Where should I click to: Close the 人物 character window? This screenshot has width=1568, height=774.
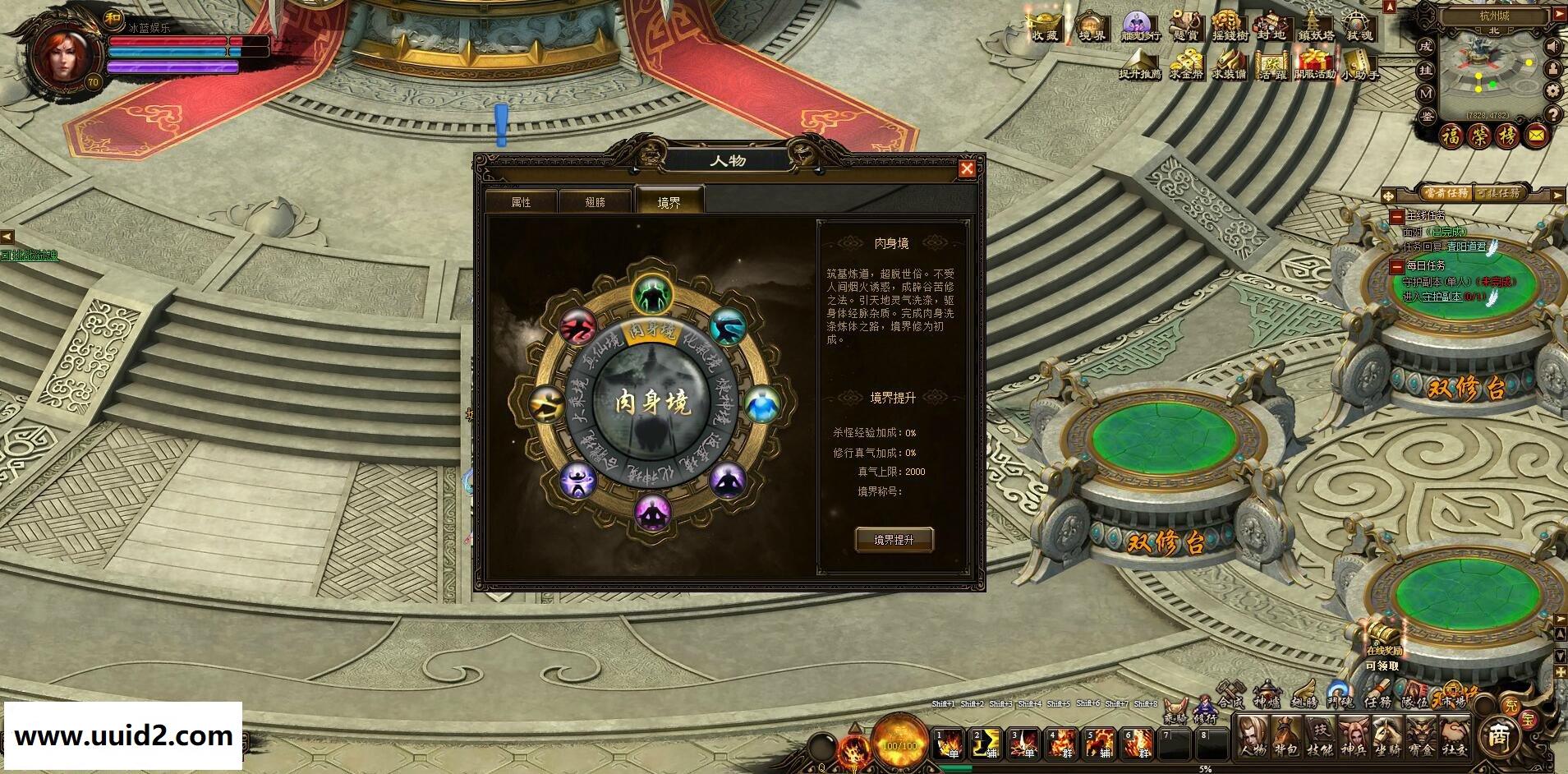coord(967,168)
